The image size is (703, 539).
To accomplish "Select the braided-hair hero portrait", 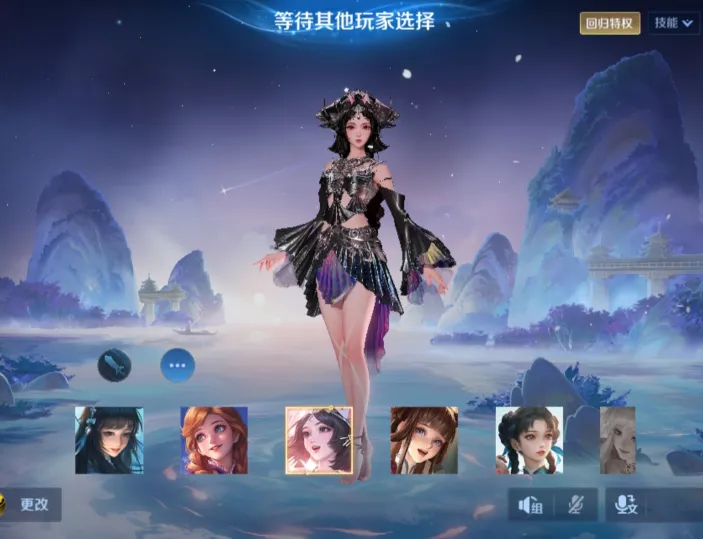I will pos(529,440).
